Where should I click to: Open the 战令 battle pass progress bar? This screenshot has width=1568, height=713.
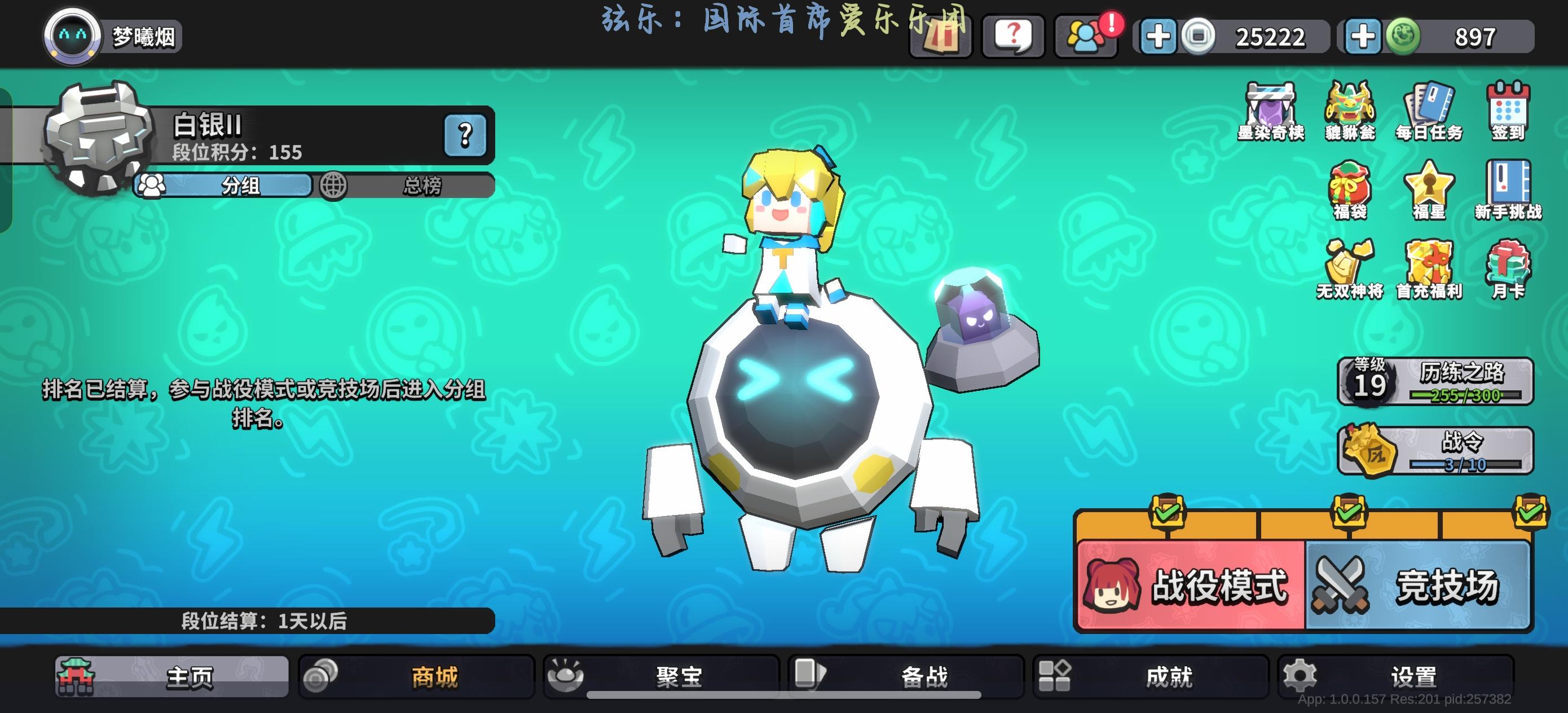coord(1437,452)
